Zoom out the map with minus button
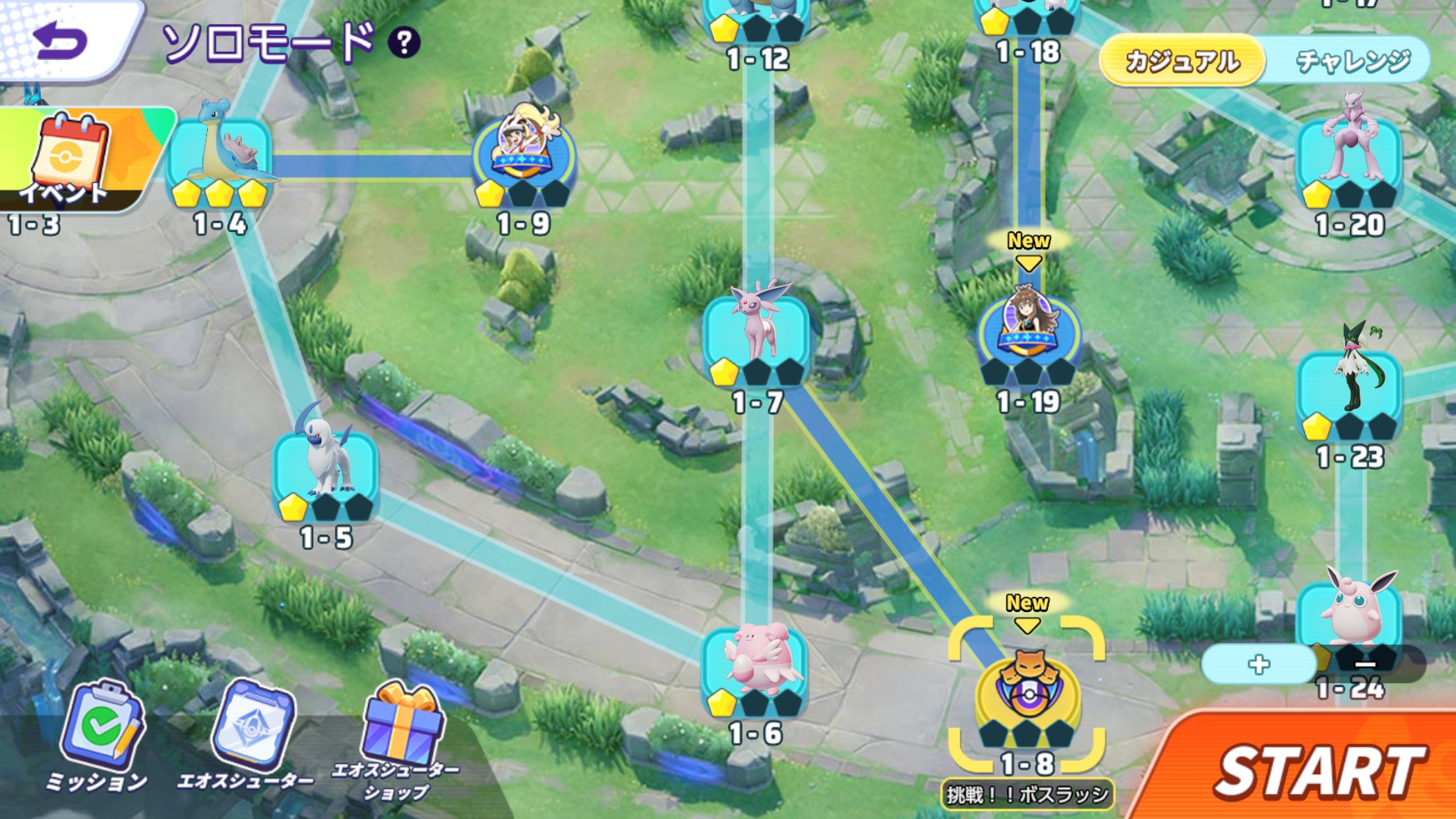This screenshot has width=1456, height=819. [x=1365, y=664]
